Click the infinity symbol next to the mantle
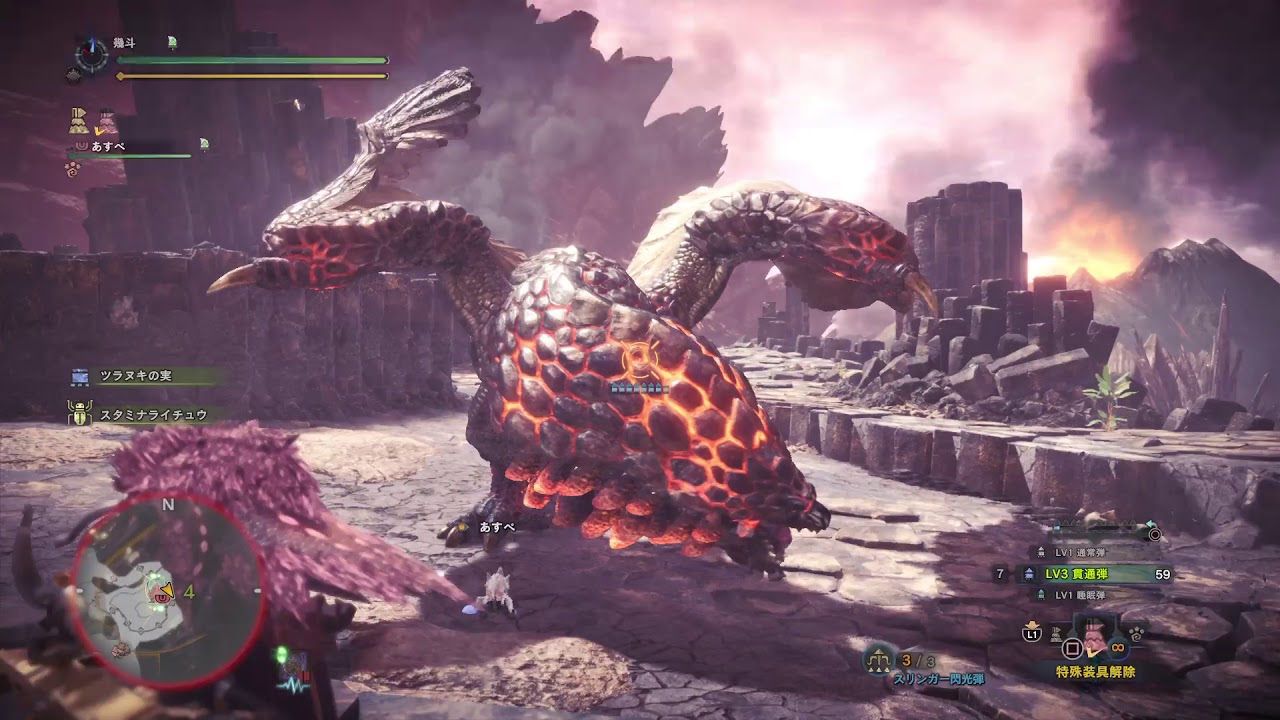Viewport: 1280px width, 720px height. point(1116,648)
